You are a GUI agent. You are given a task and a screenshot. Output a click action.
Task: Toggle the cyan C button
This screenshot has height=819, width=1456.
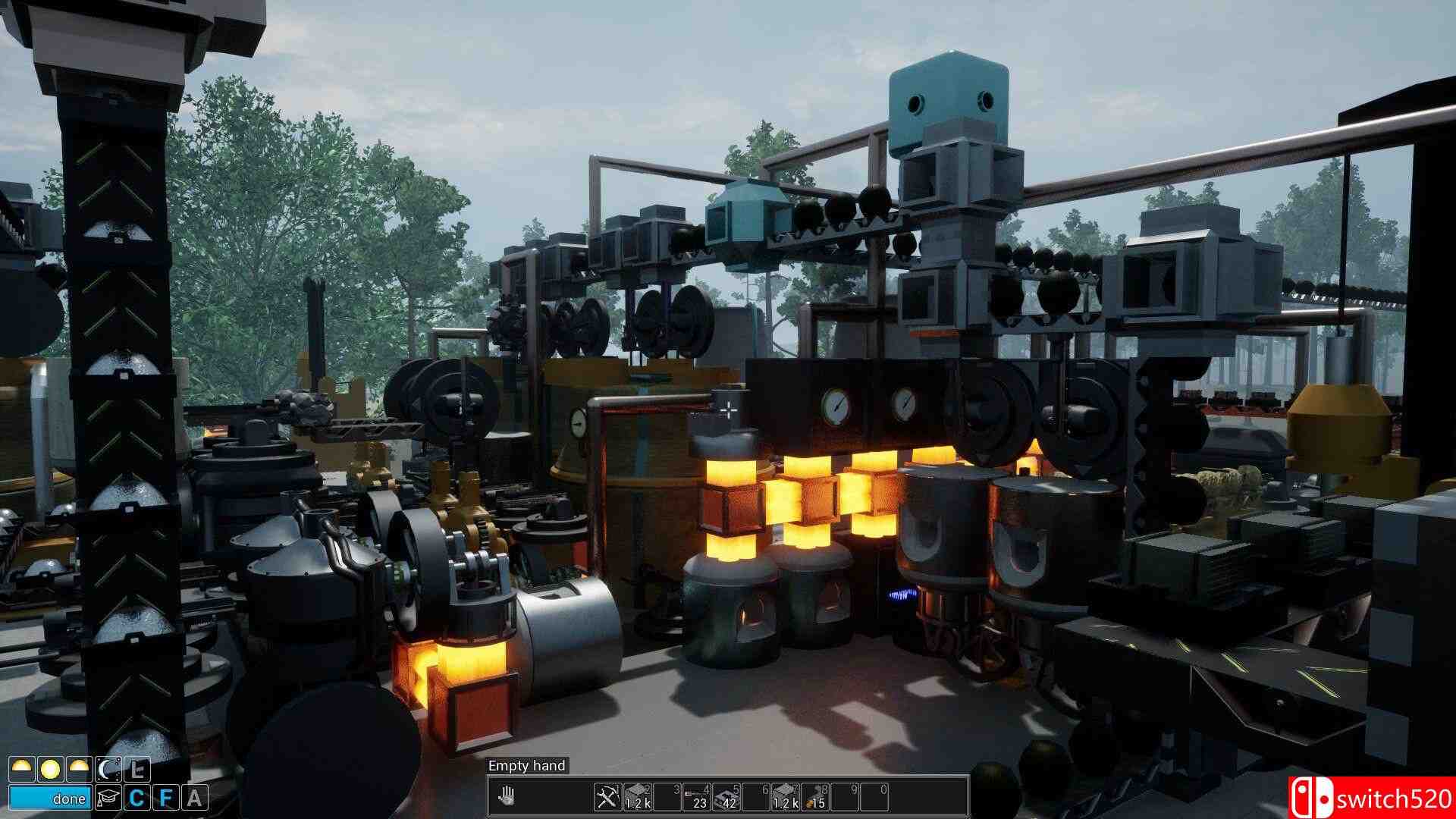tap(137, 799)
